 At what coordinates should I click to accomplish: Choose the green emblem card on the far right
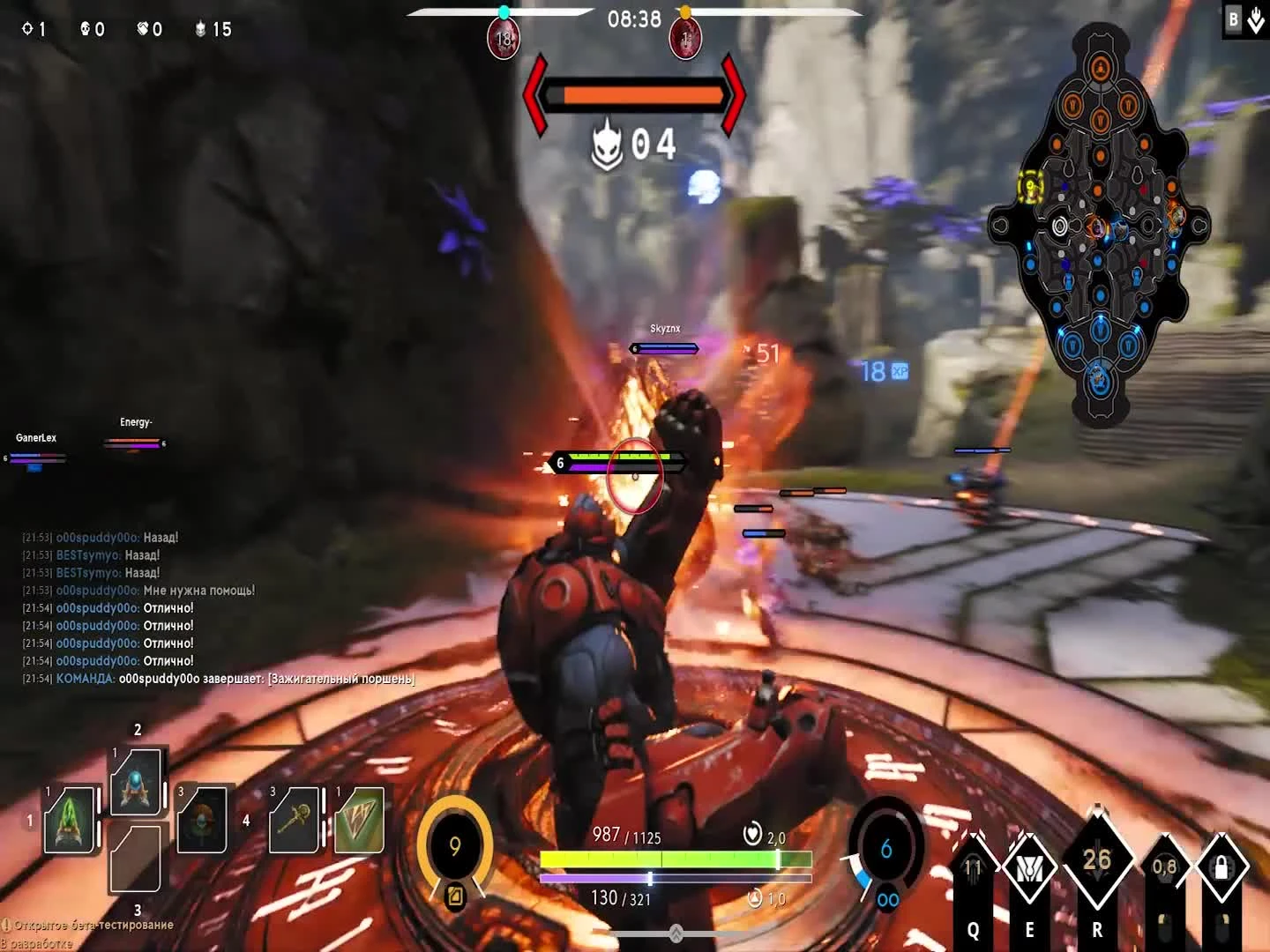(360, 821)
